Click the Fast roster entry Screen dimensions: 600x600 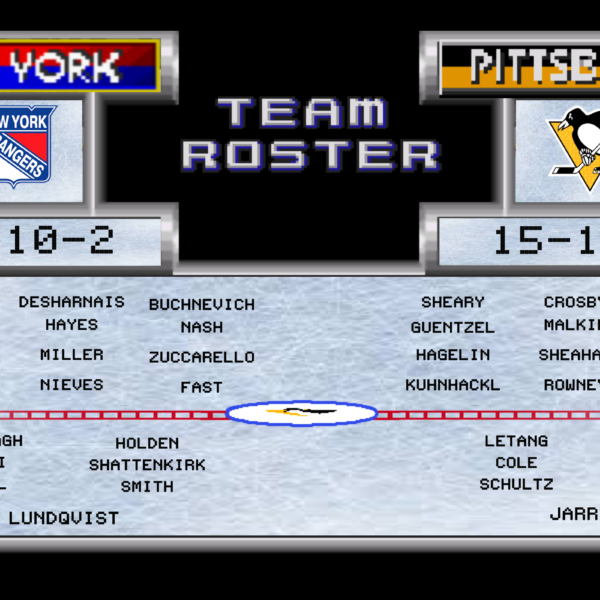202,387
